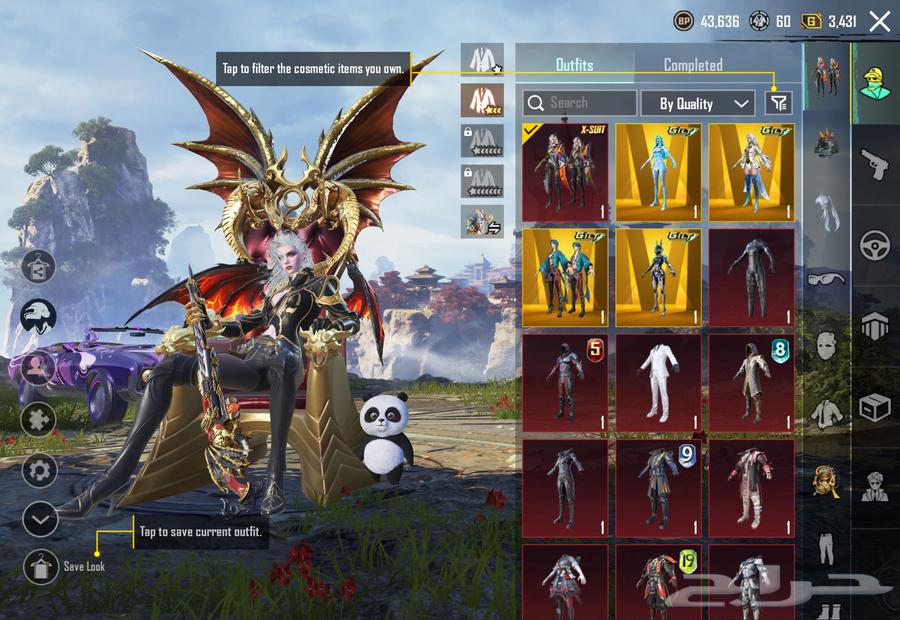Open the crate box category
900x620 pixels.
875,408
